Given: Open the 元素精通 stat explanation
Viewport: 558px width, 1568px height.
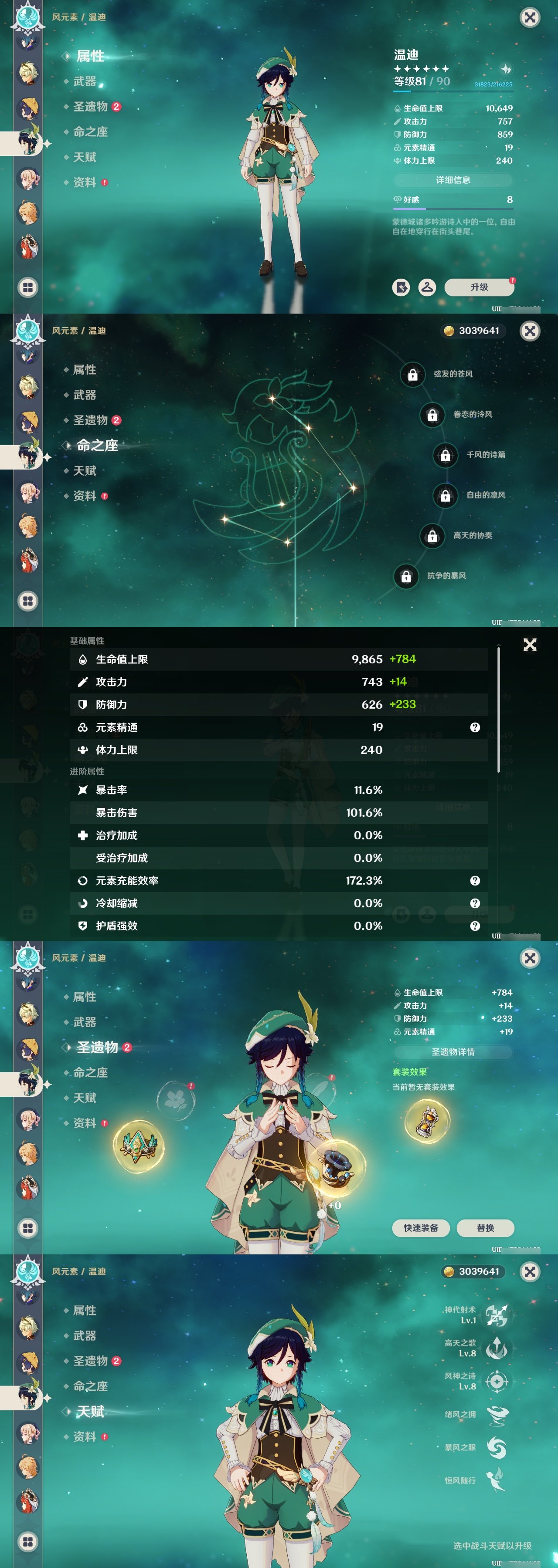Looking at the screenshot, I should point(476,727).
